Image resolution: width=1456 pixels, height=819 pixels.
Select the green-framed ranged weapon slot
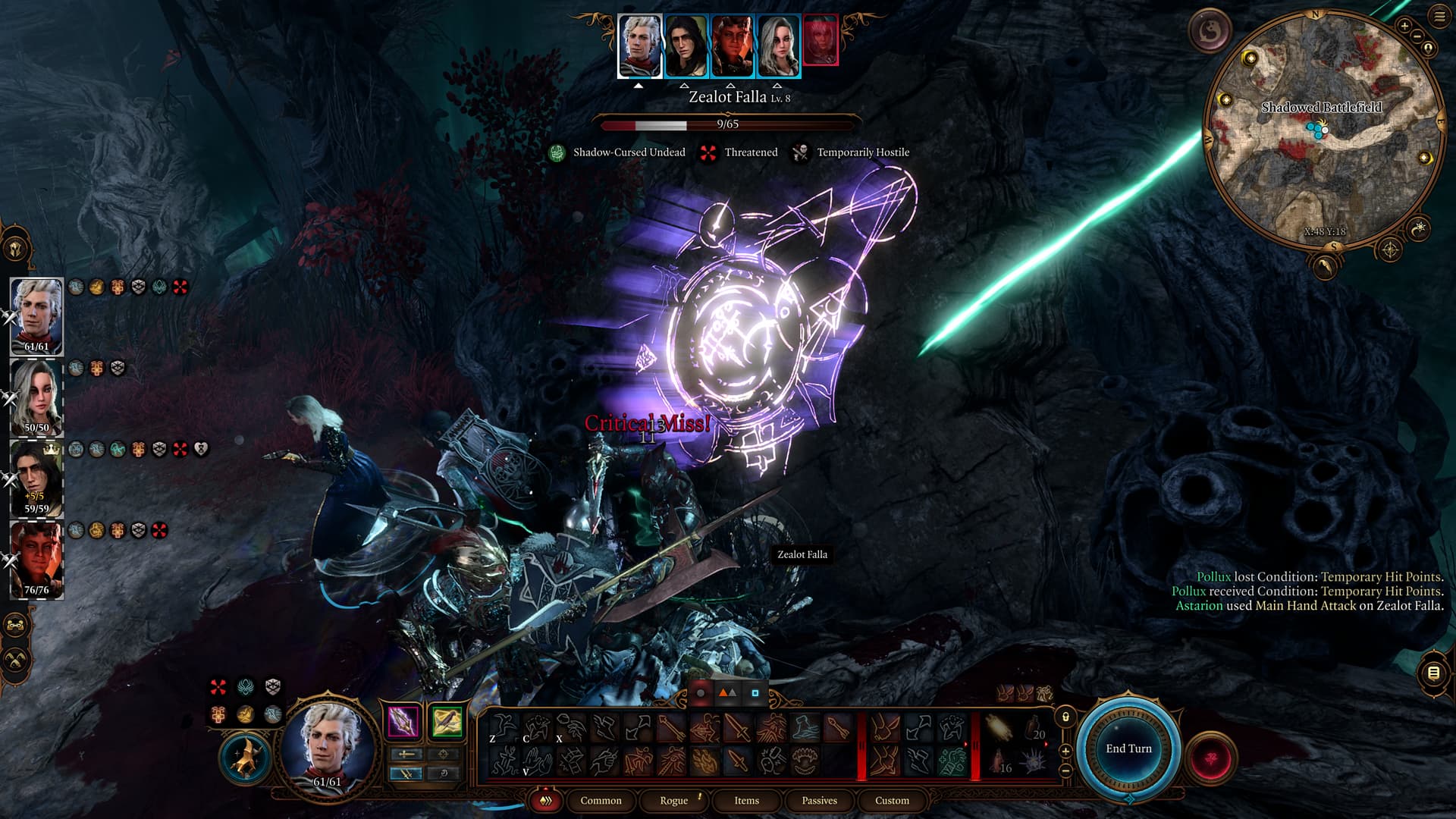click(447, 721)
